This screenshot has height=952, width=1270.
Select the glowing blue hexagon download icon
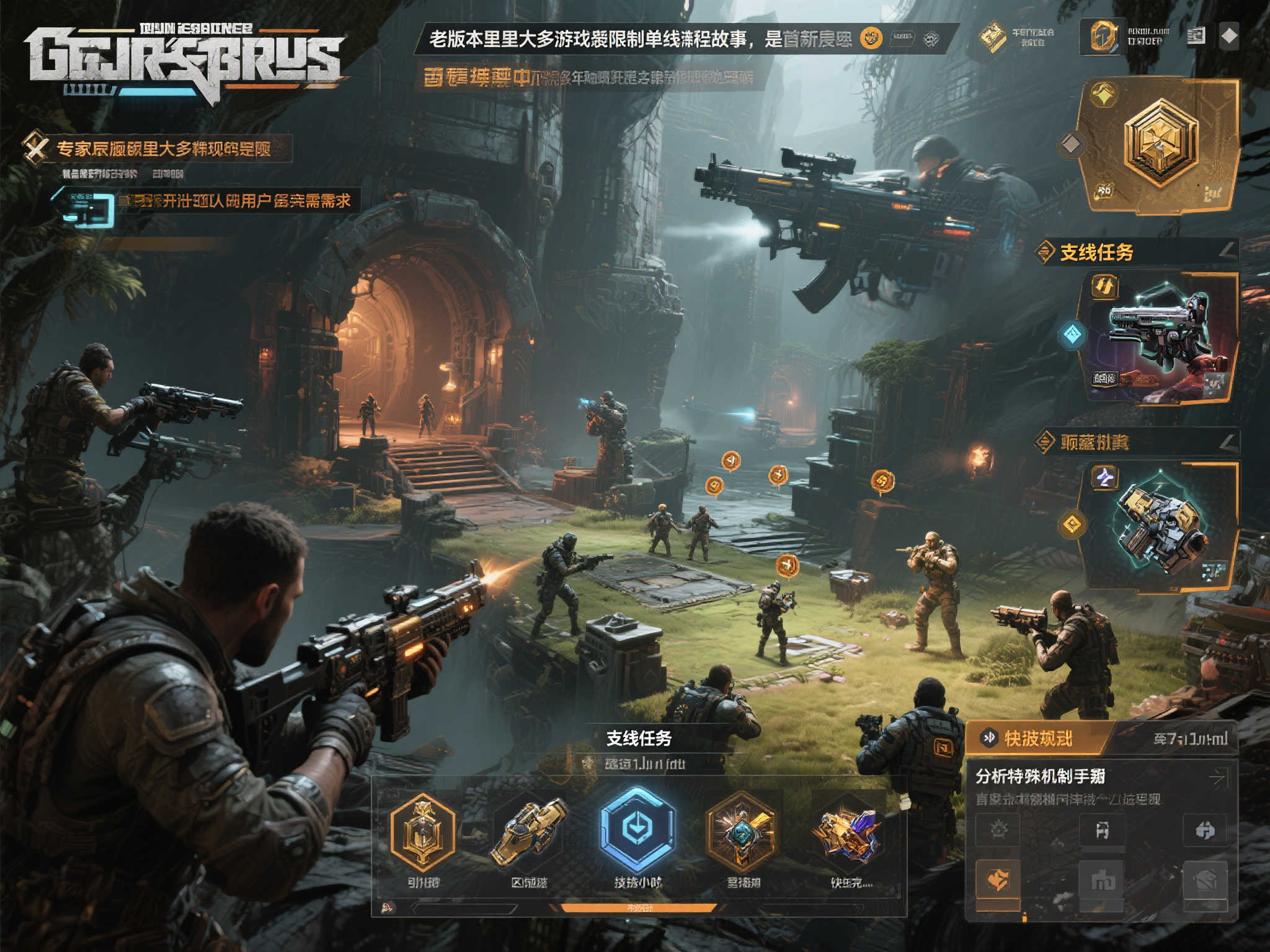click(x=636, y=829)
